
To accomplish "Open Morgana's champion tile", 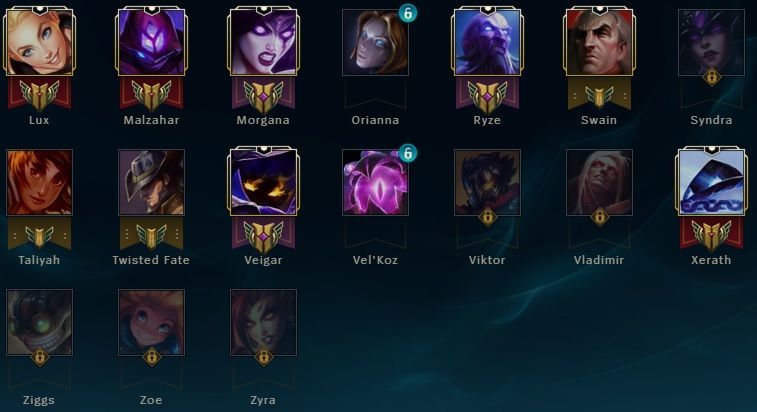I will click(263, 43).
